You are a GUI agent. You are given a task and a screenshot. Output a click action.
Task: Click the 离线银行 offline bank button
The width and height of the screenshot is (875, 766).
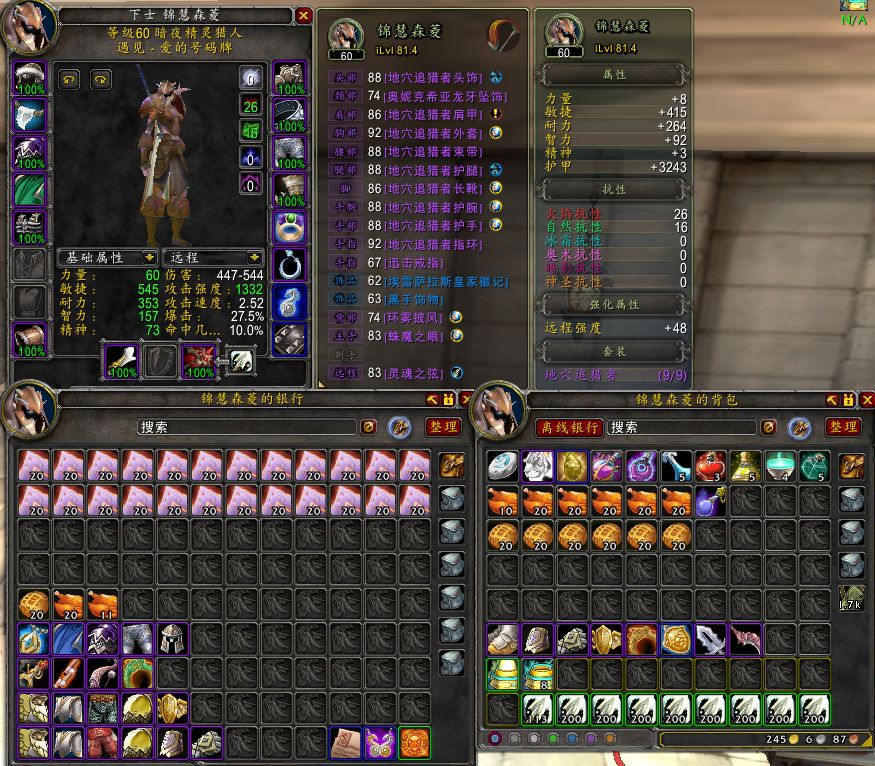click(568, 427)
